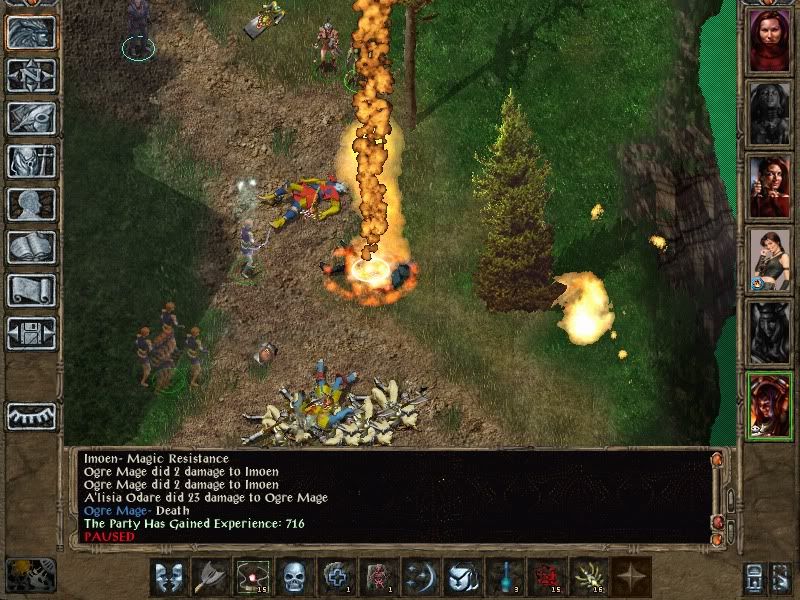Use the blue potion quick item
The height and width of the screenshot is (600, 800).
pyautogui.click(x=505, y=577)
